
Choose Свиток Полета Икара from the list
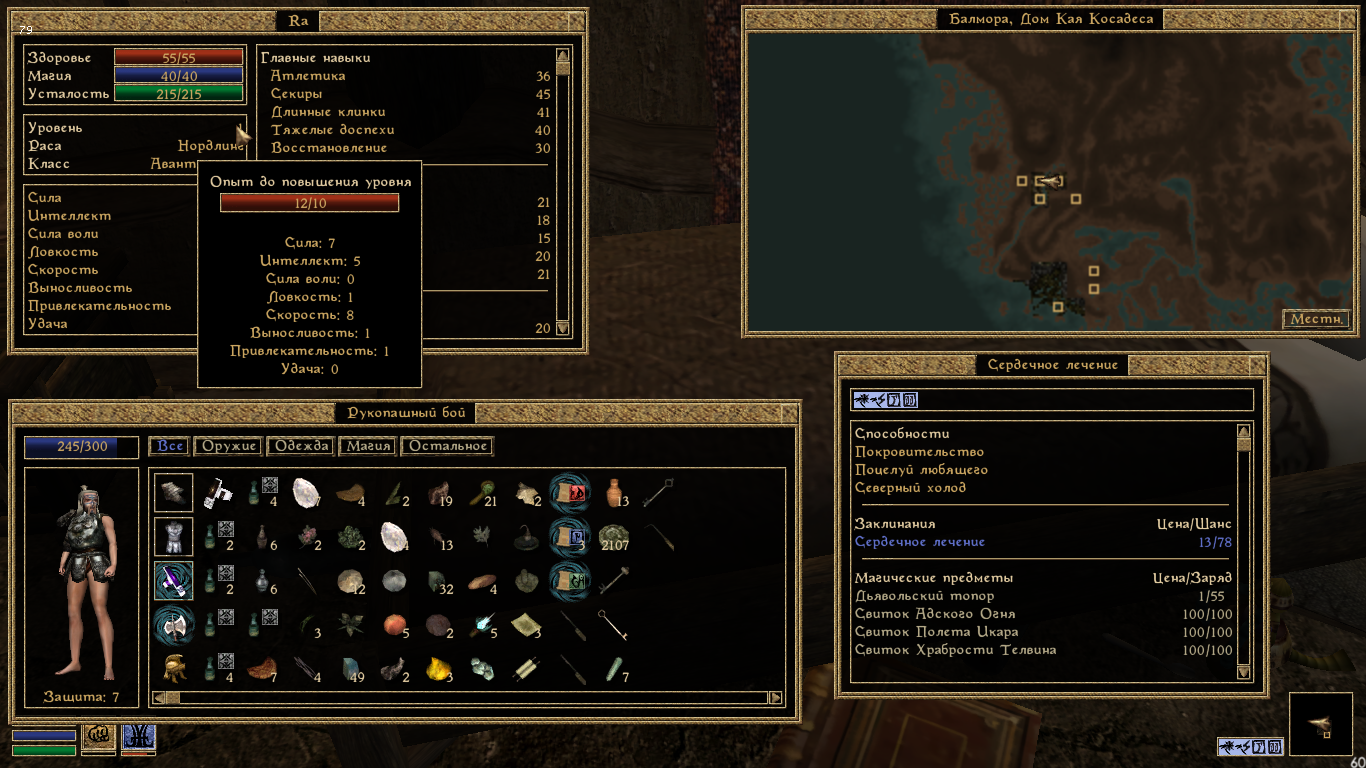936,632
